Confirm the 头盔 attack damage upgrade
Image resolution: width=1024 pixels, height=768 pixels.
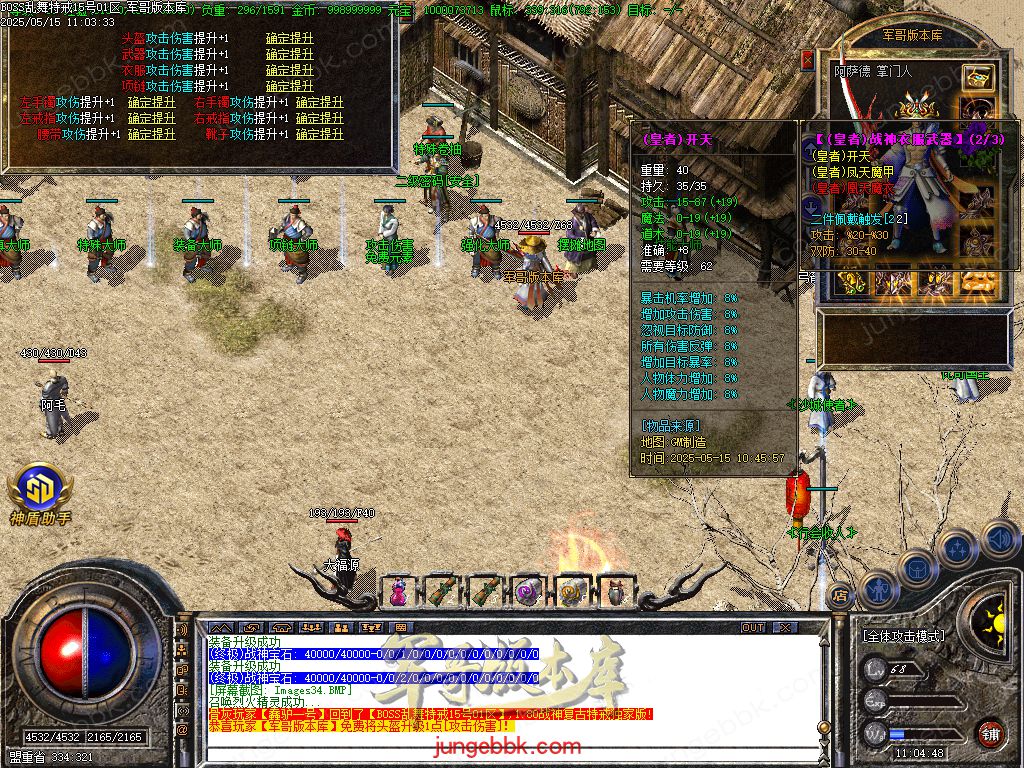pos(289,39)
